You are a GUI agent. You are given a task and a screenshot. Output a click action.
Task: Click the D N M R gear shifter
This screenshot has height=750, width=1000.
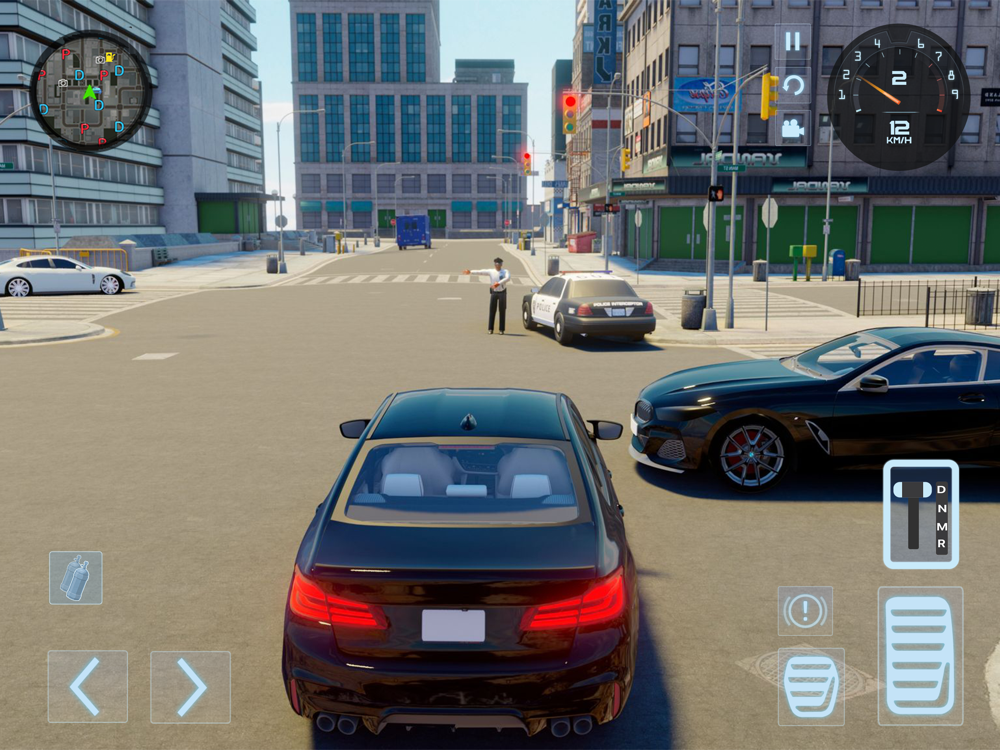pyautogui.click(x=920, y=514)
